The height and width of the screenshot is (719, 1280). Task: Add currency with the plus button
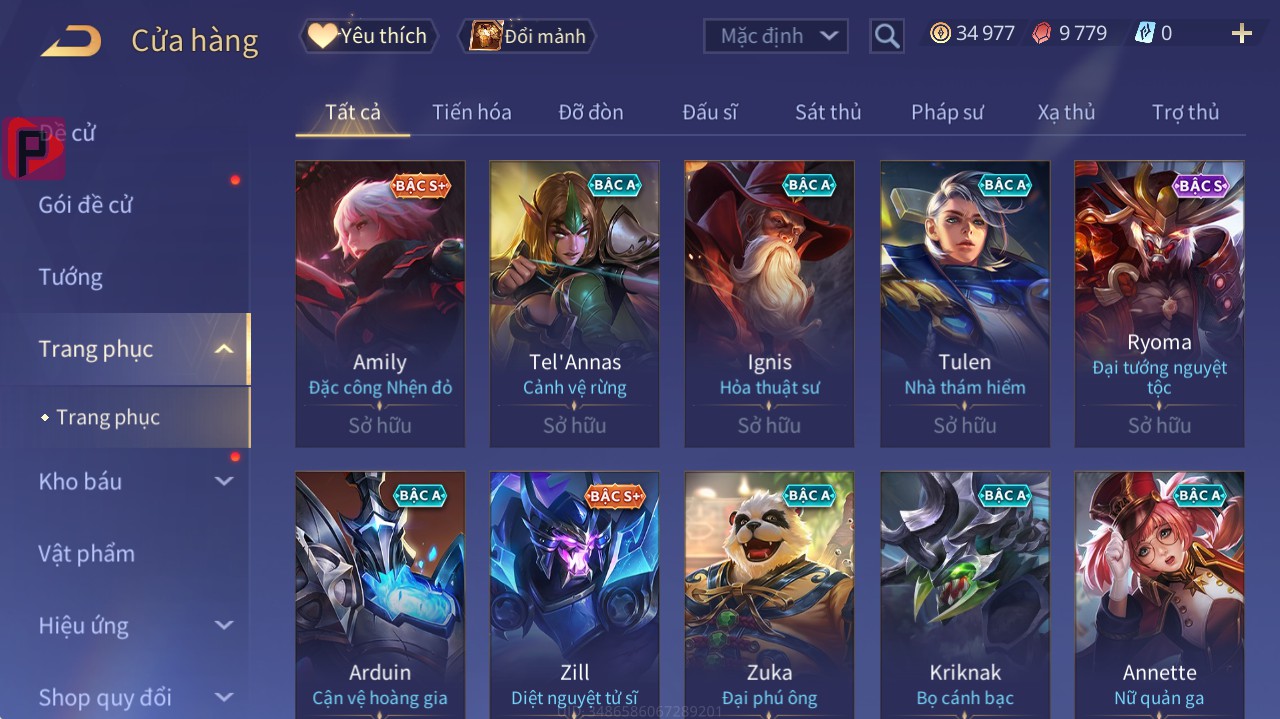(x=1241, y=34)
